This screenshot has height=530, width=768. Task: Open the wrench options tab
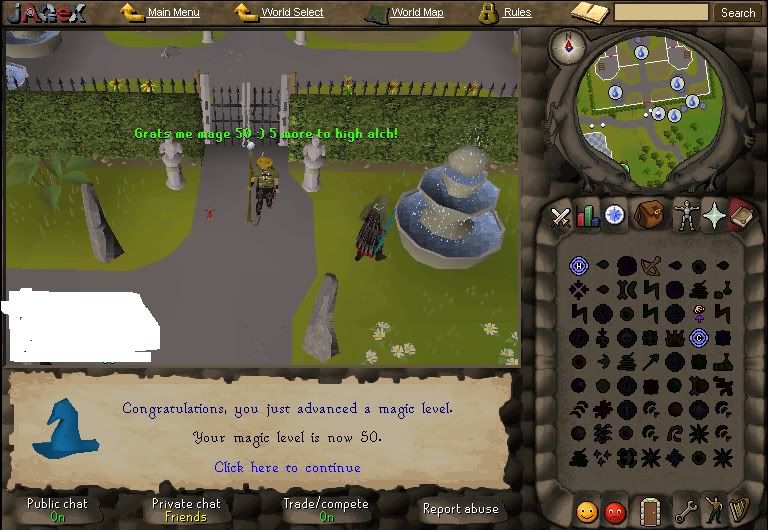(685, 511)
